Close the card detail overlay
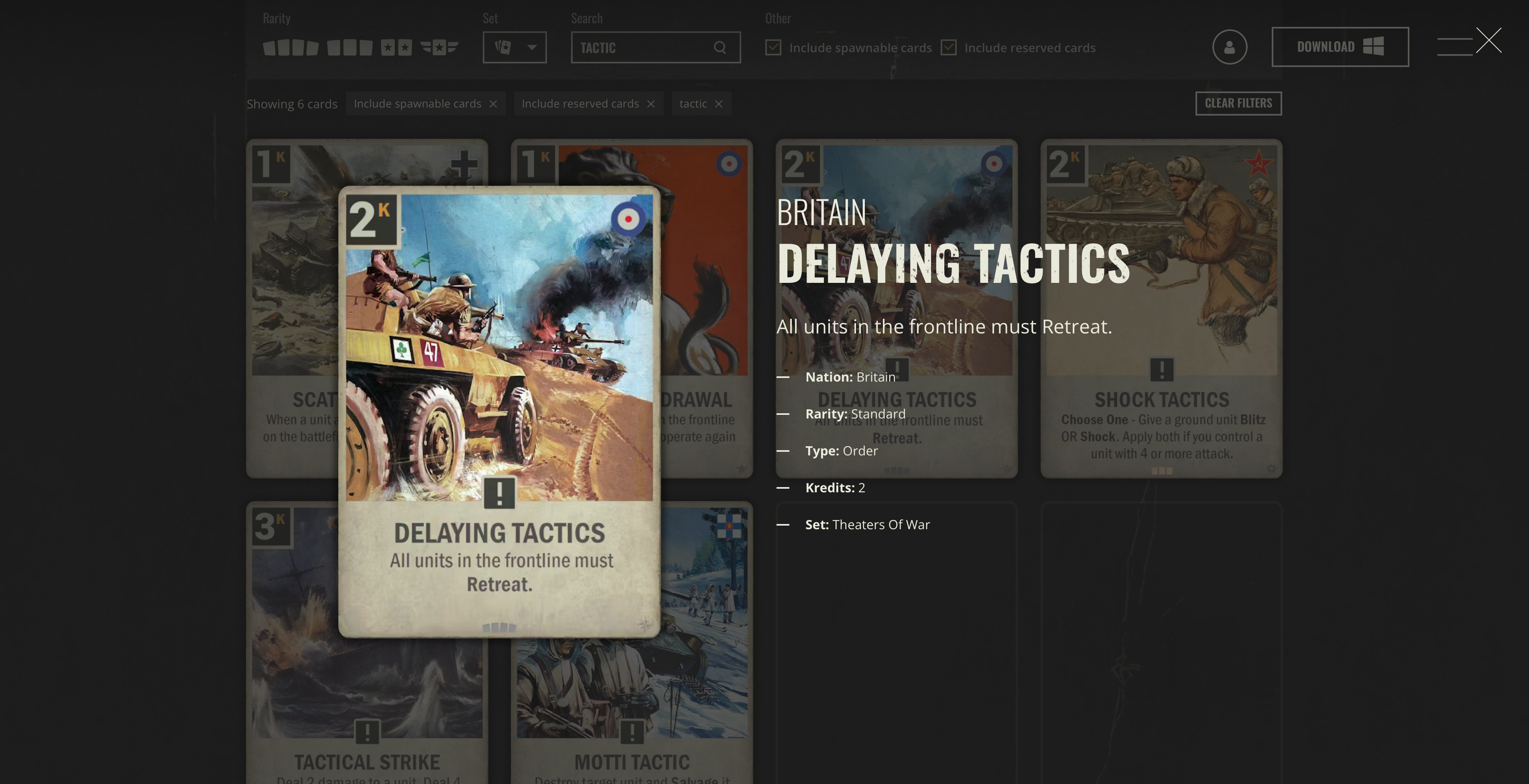This screenshot has width=1529, height=784. [1488, 41]
